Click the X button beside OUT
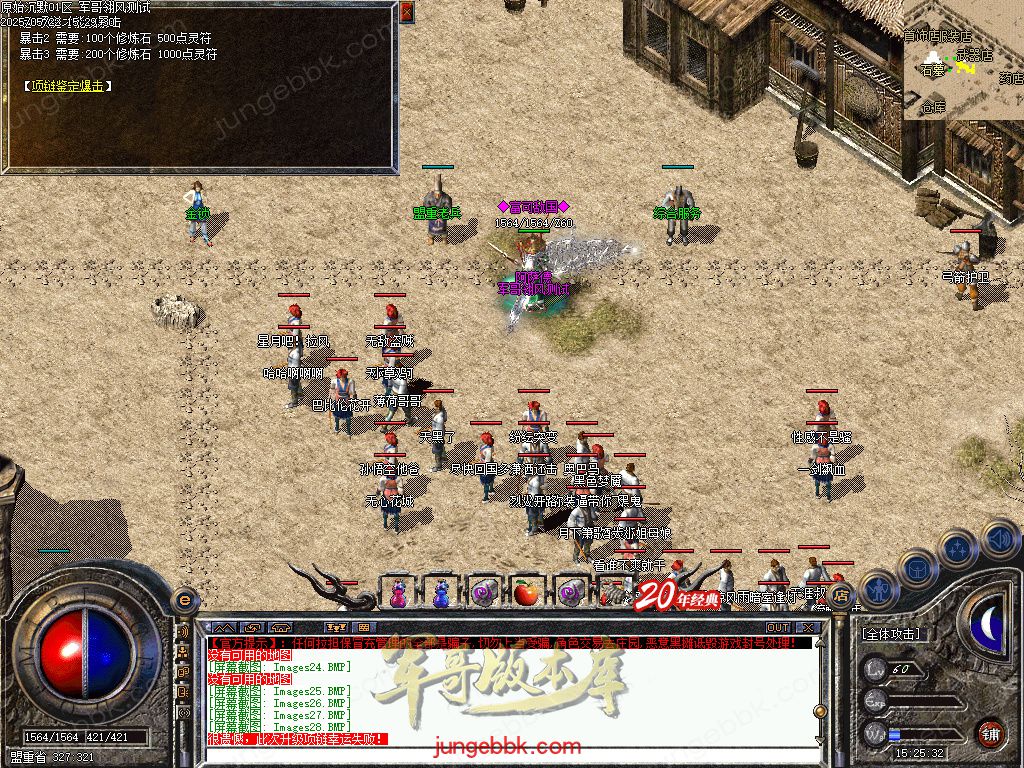Screen dimensions: 1024x768 click(x=808, y=628)
